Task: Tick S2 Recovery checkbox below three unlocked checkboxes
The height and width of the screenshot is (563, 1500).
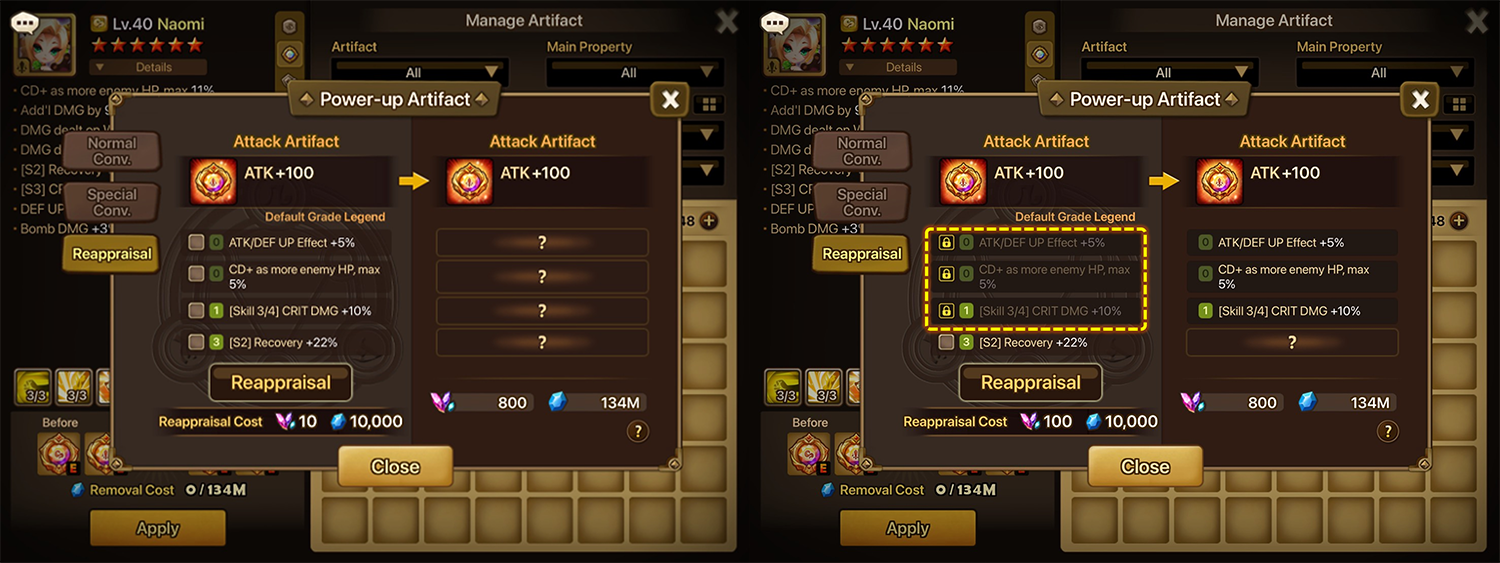Action: (x=196, y=342)
